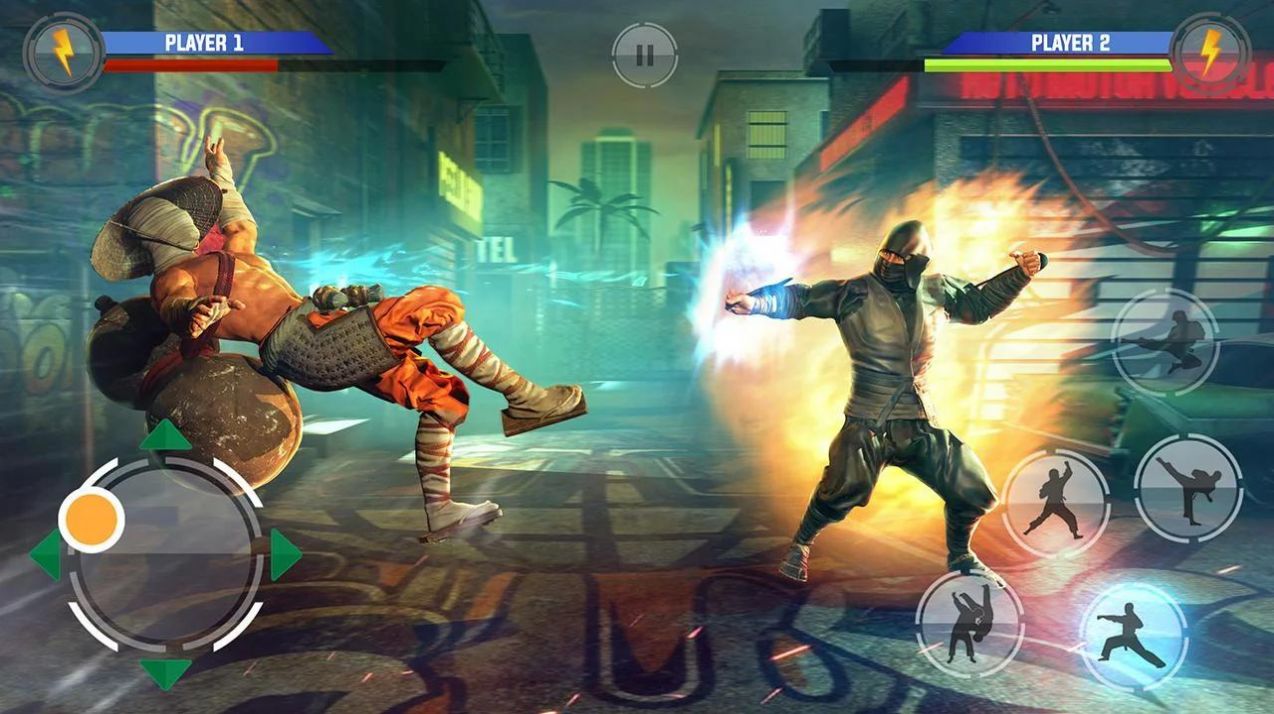Perform the standing high kick attack
The height and width of the screenshot is (714, 1274).
1188,489
